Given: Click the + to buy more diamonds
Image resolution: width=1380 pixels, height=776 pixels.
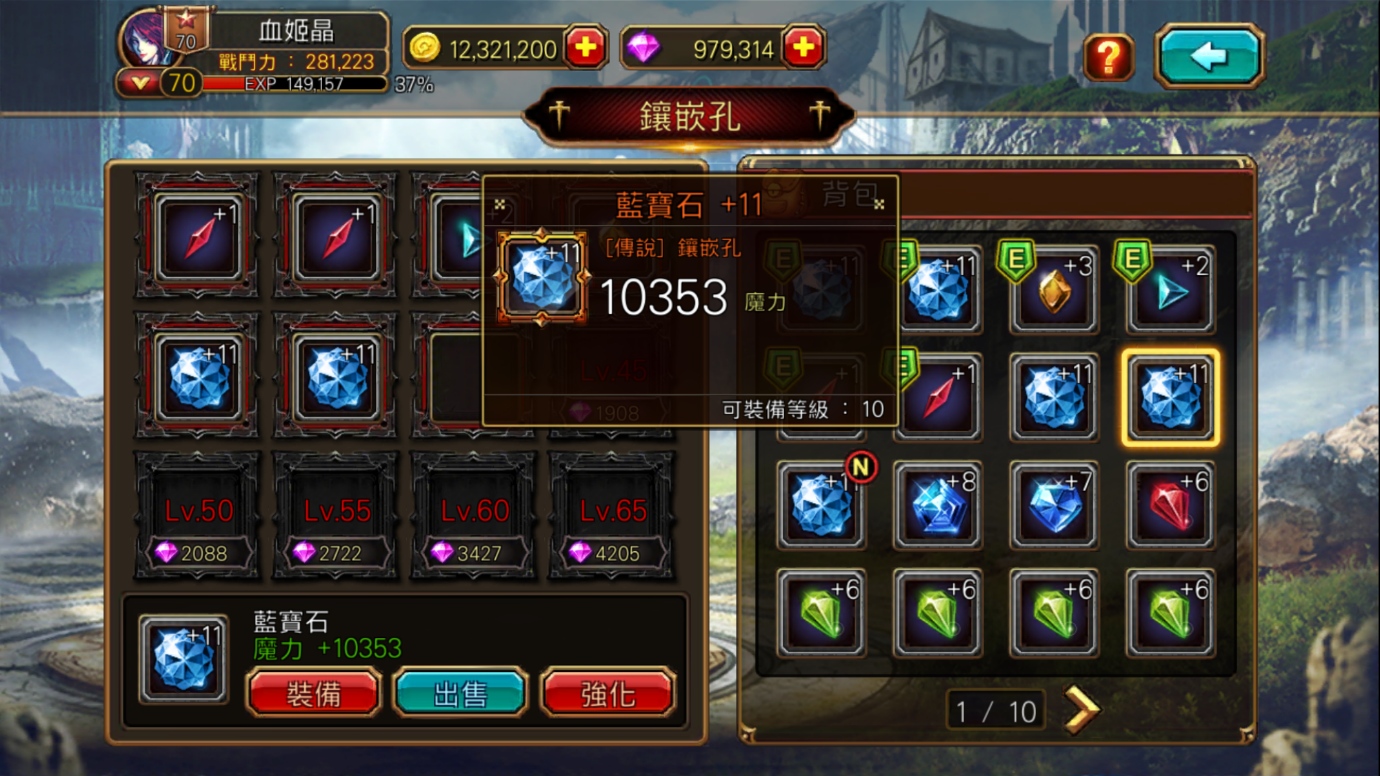Looking at the screenshot, I should click(x=802, y=47).
